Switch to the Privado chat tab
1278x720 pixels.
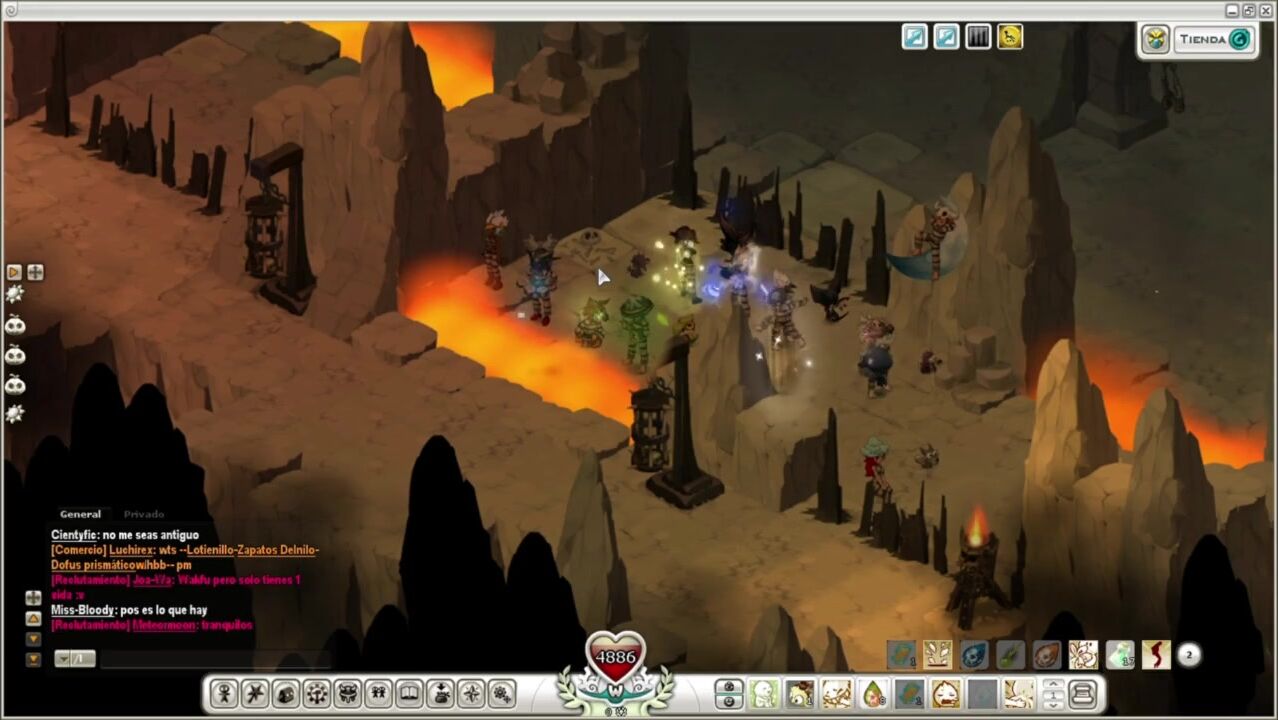click(x=144, y=514)
